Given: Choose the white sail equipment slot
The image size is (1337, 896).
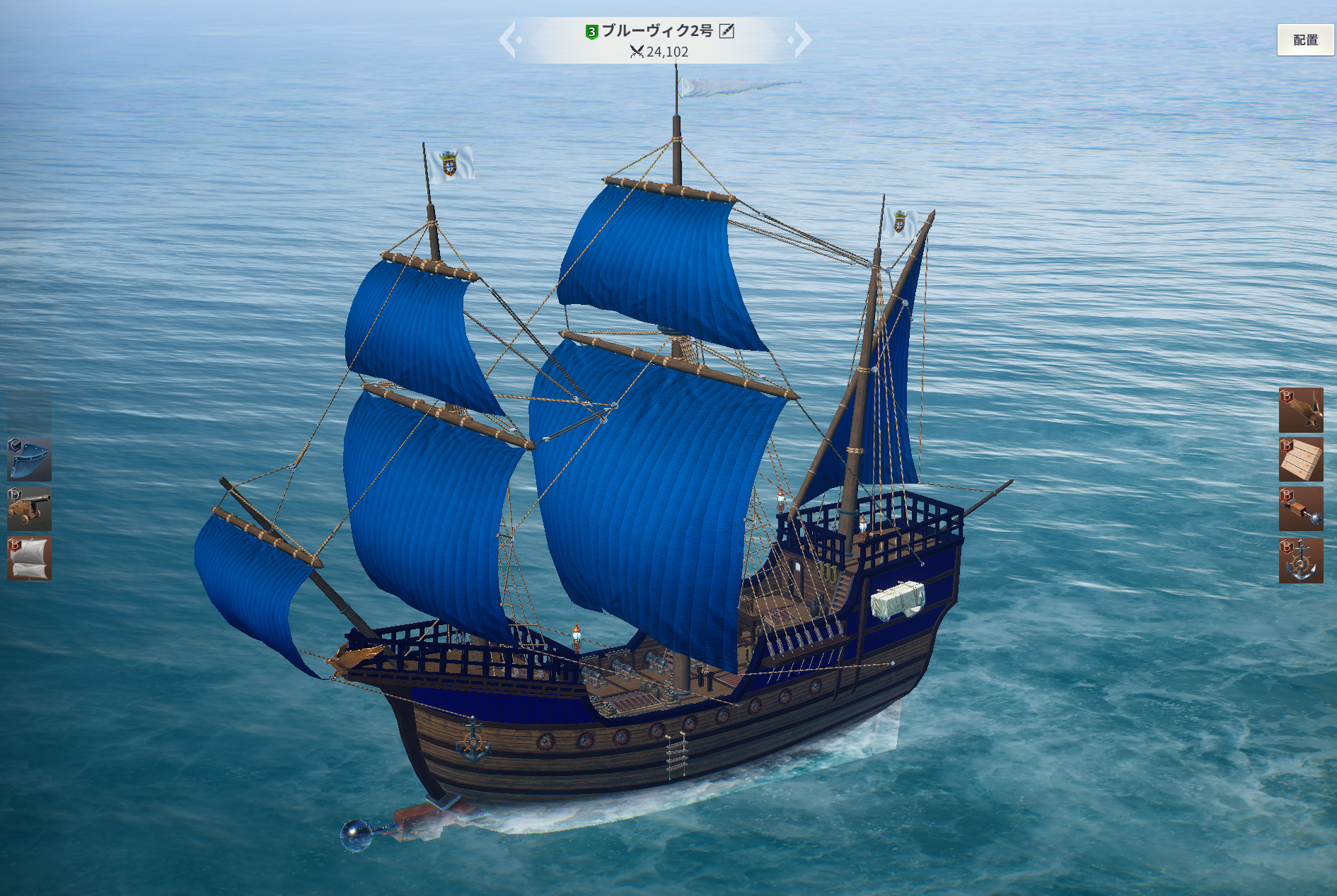Looking at the screenshot, I should tap(29, 559).
